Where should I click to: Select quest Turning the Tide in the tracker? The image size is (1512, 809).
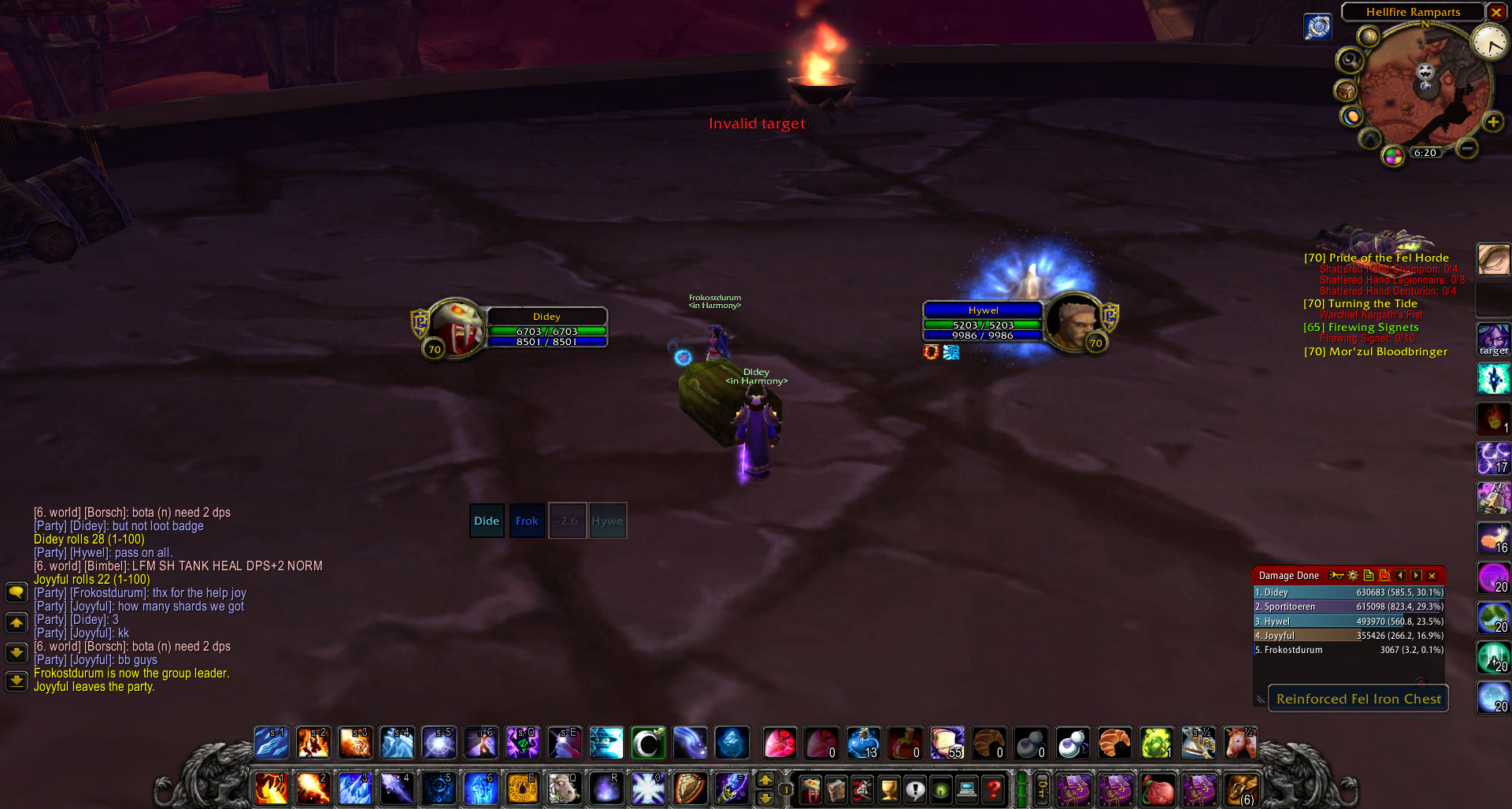point(1359,303)
